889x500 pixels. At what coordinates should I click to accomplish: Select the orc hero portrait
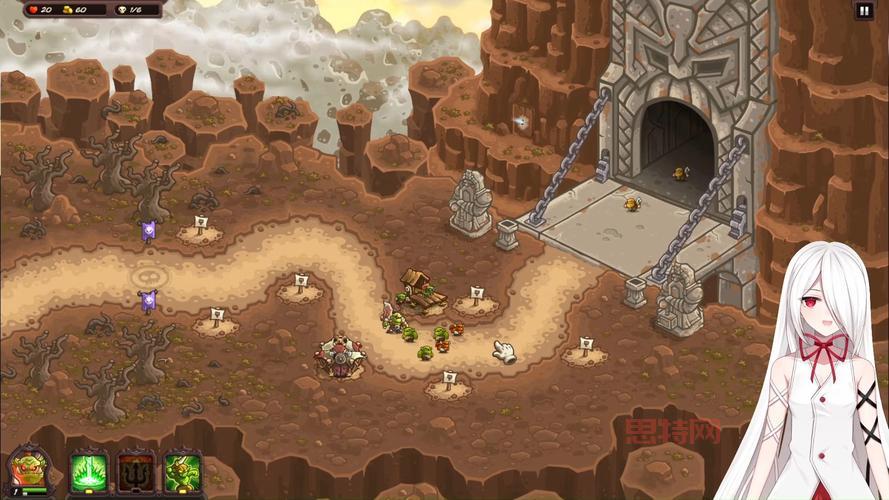point(26,471)
